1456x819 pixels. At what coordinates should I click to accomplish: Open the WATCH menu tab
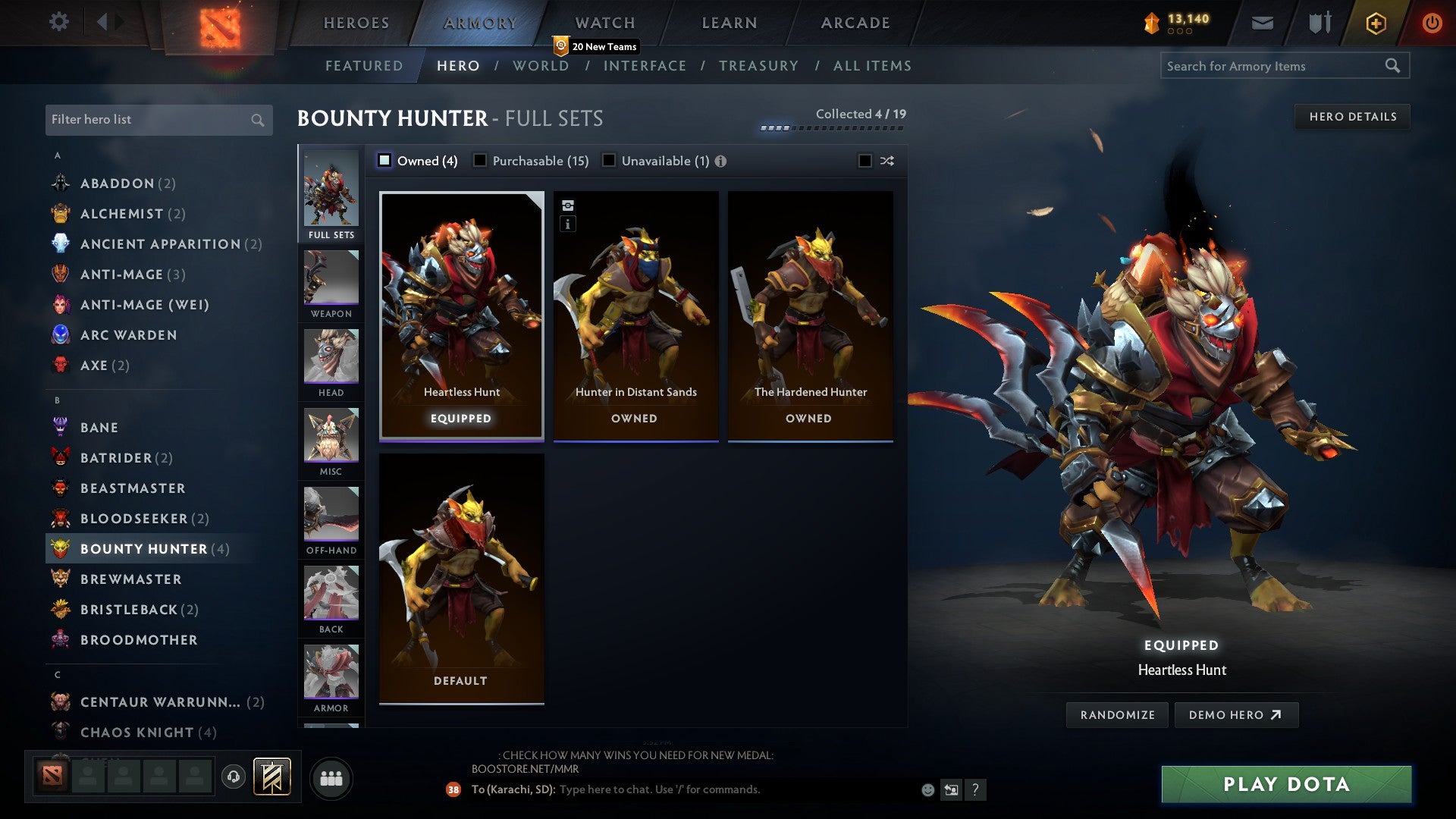[x=604, y=23]
